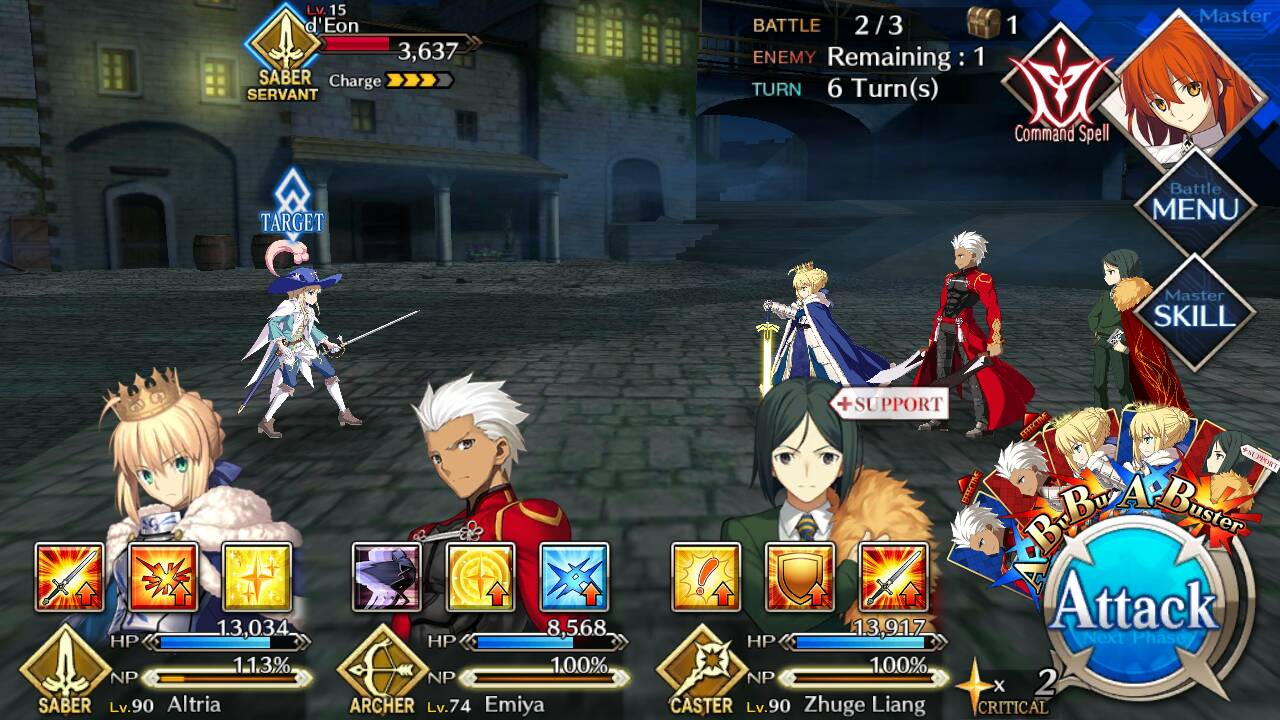
Task: Use Emiya's blue projection skill
Action: 574,577
